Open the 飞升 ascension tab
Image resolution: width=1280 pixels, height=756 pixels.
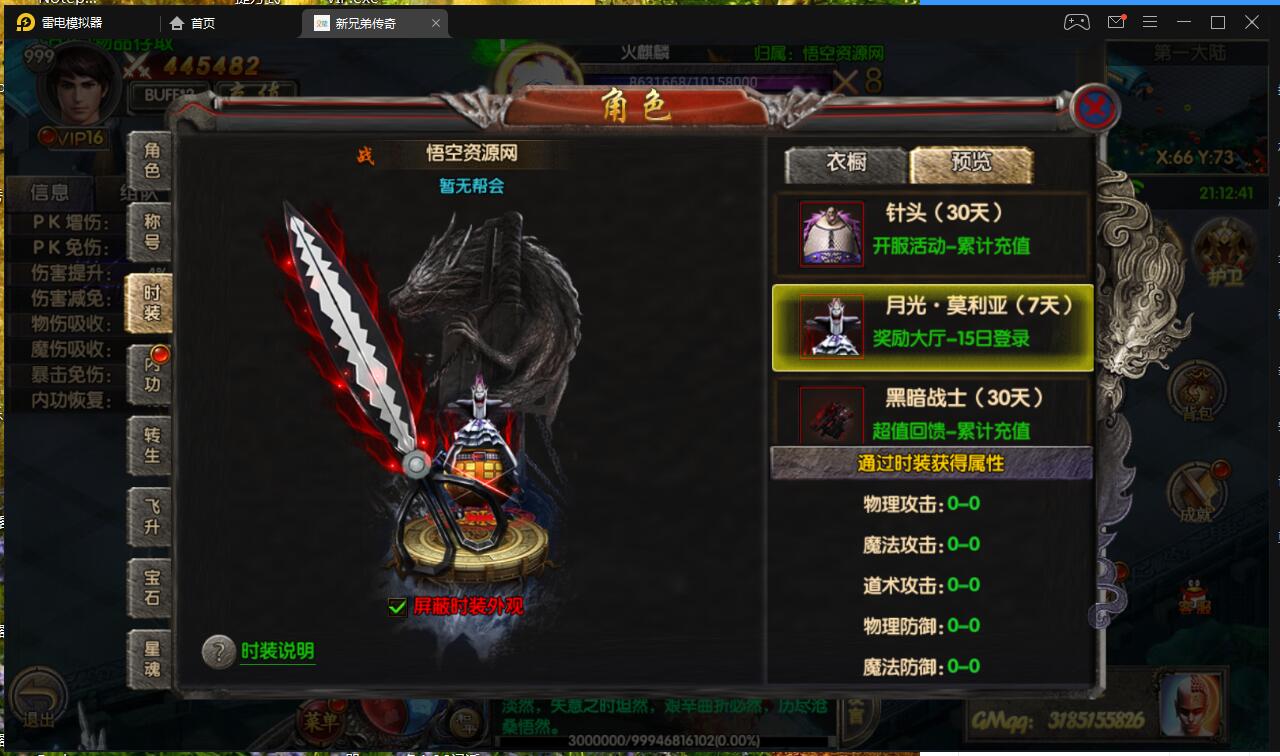coord(151,516)
